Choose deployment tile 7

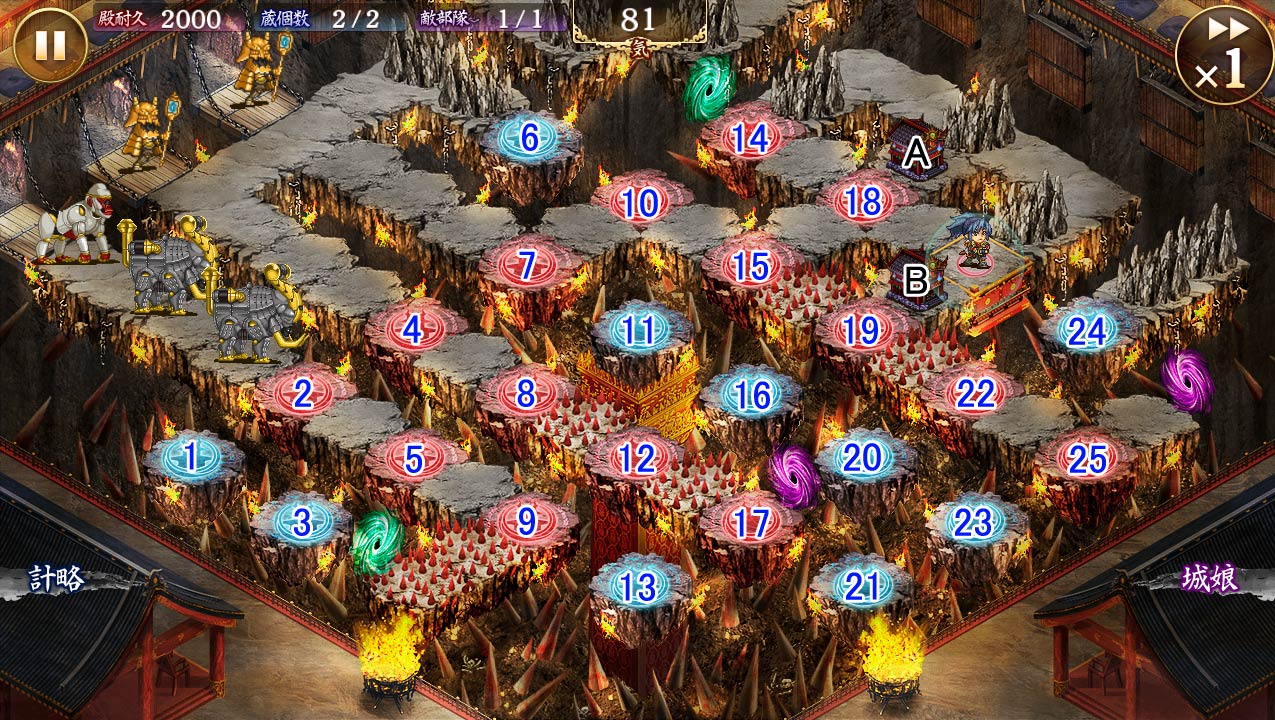click(527, 266)
